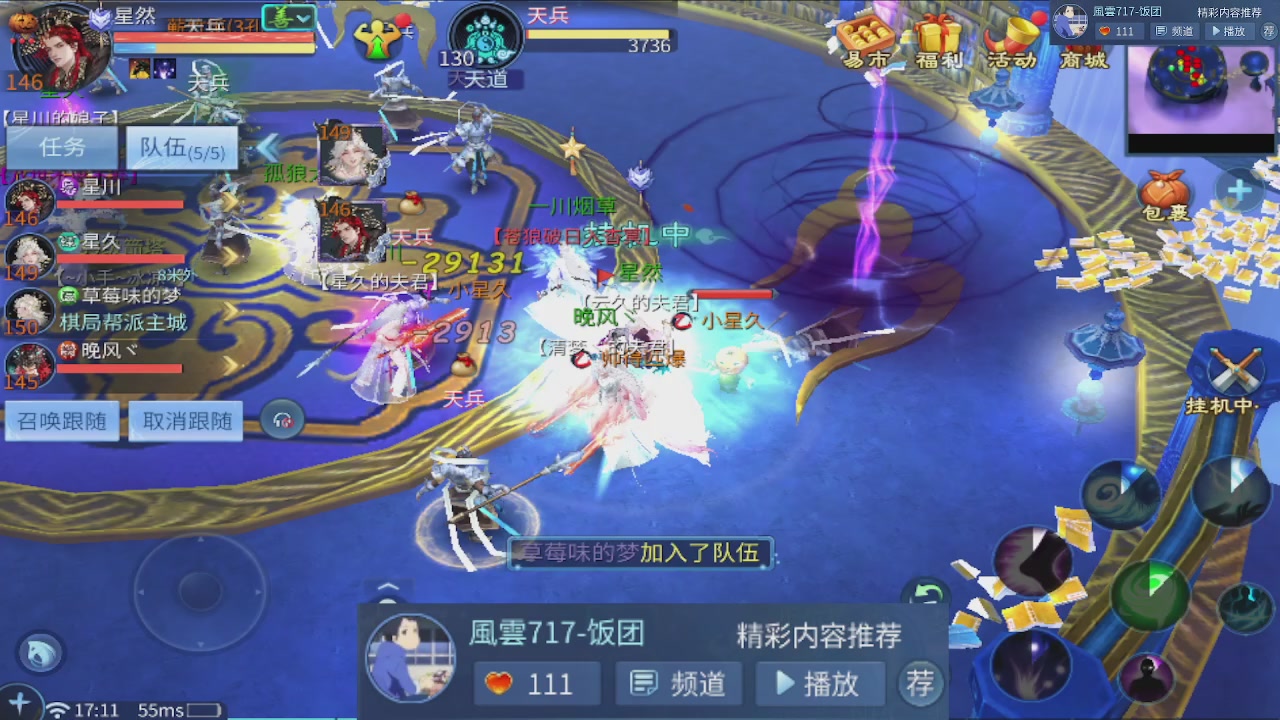This screenshot has width=1280, height=720.
Task: Collapse the team panel with double arrows
Action: point(267,147)
